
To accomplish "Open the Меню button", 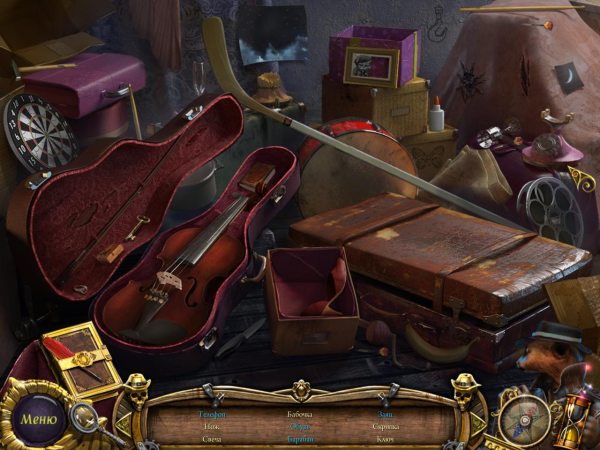I will [x=38, y=419].
